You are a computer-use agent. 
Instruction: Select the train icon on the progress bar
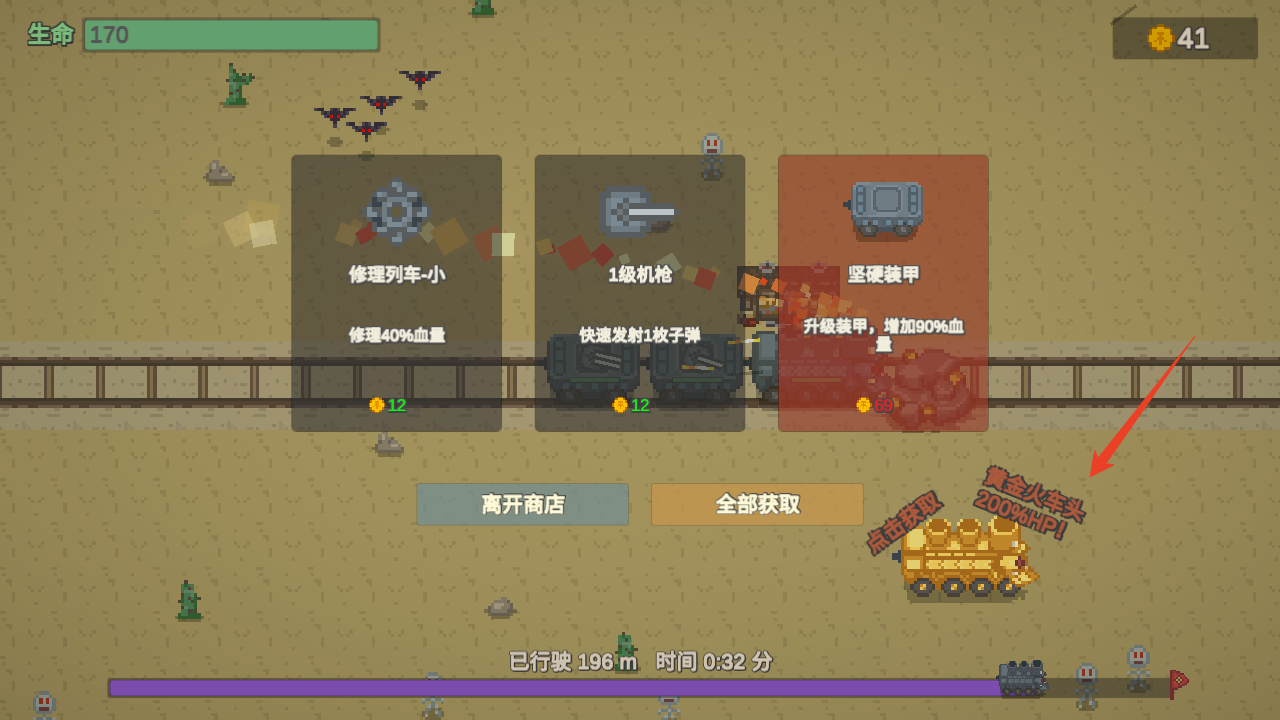1022,679
